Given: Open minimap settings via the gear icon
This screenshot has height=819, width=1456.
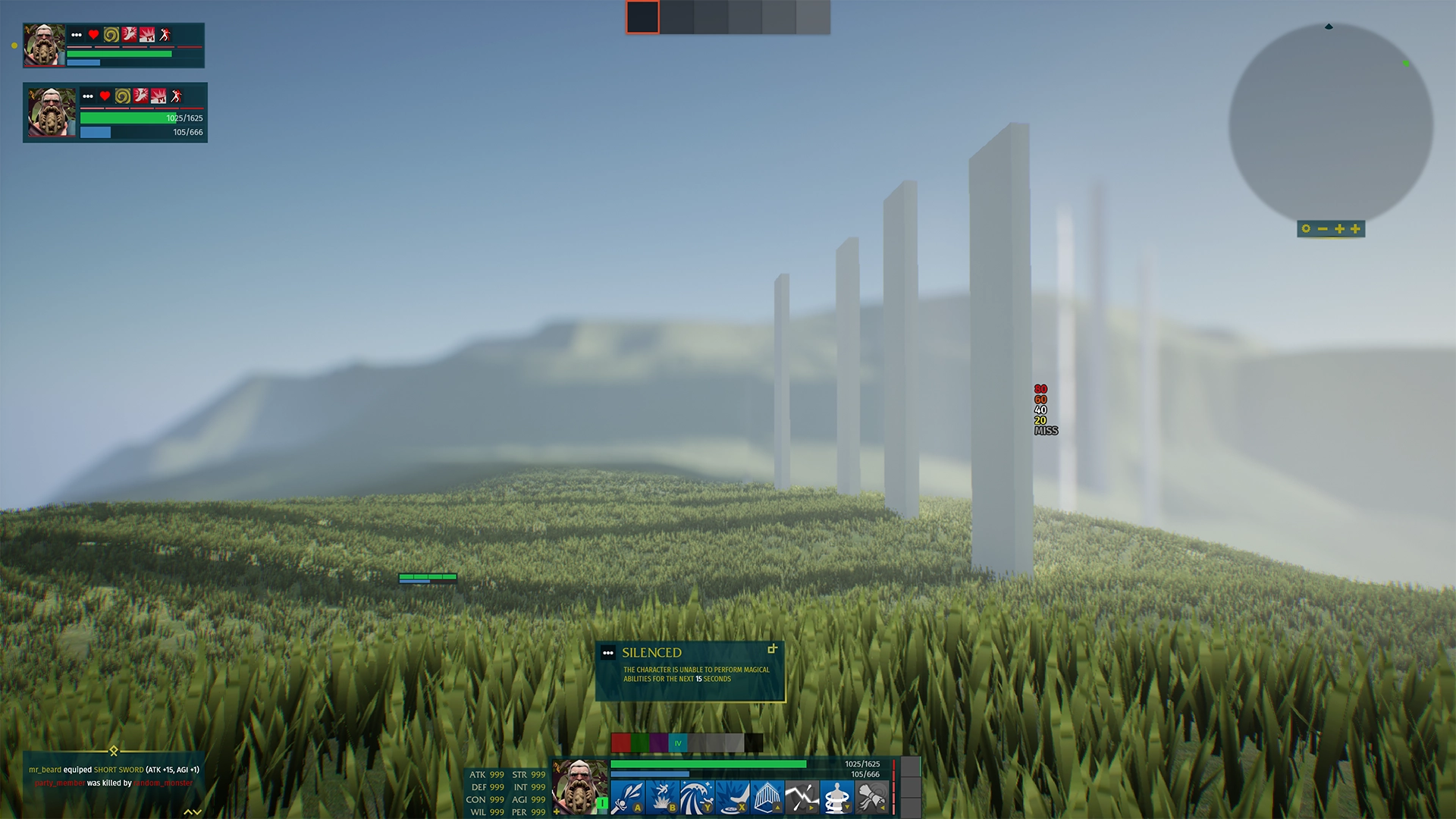Looking at the screenshot, I should [x=1306, y=229].
